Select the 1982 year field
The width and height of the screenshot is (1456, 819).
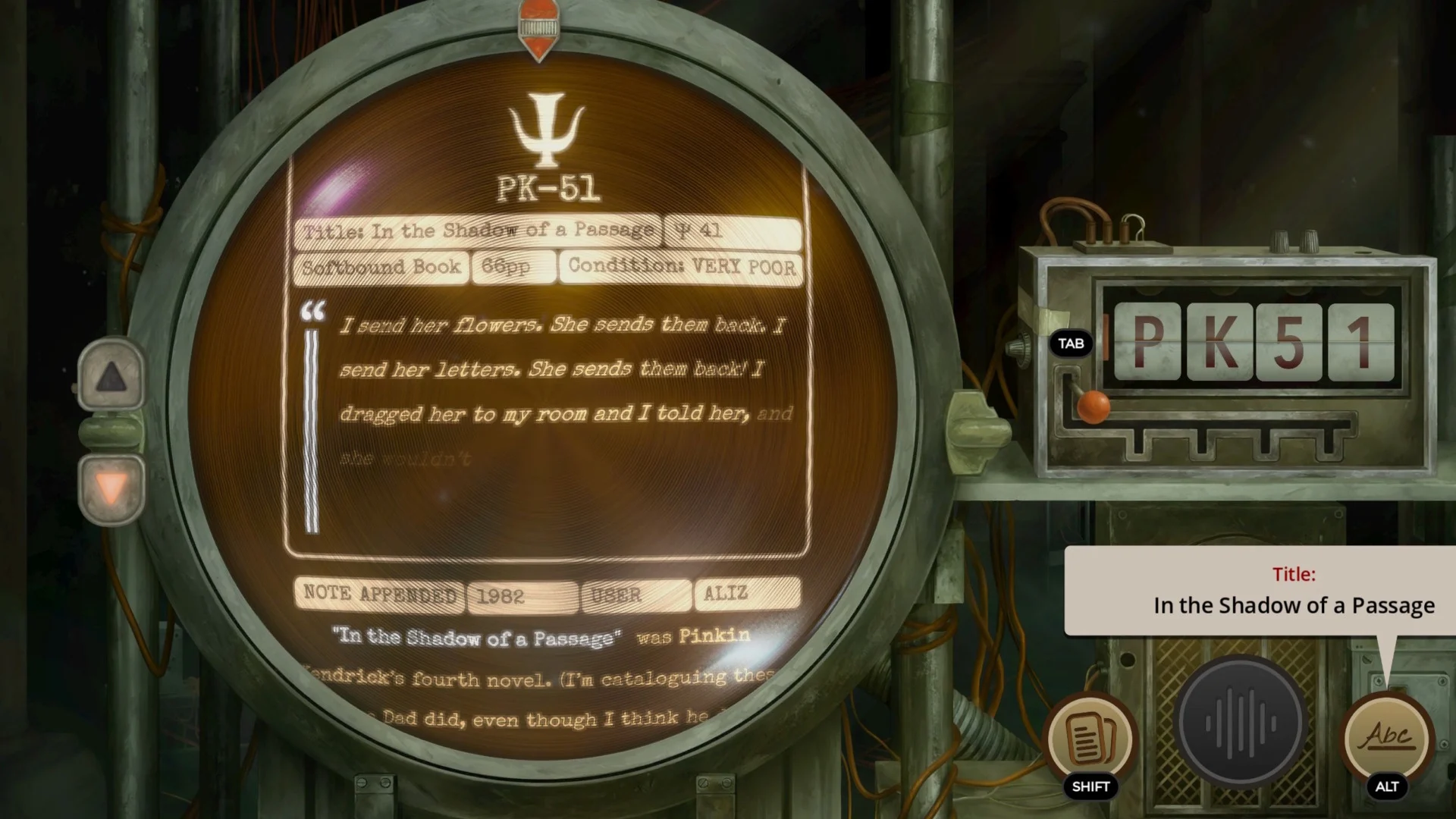(x=522, y=595)
